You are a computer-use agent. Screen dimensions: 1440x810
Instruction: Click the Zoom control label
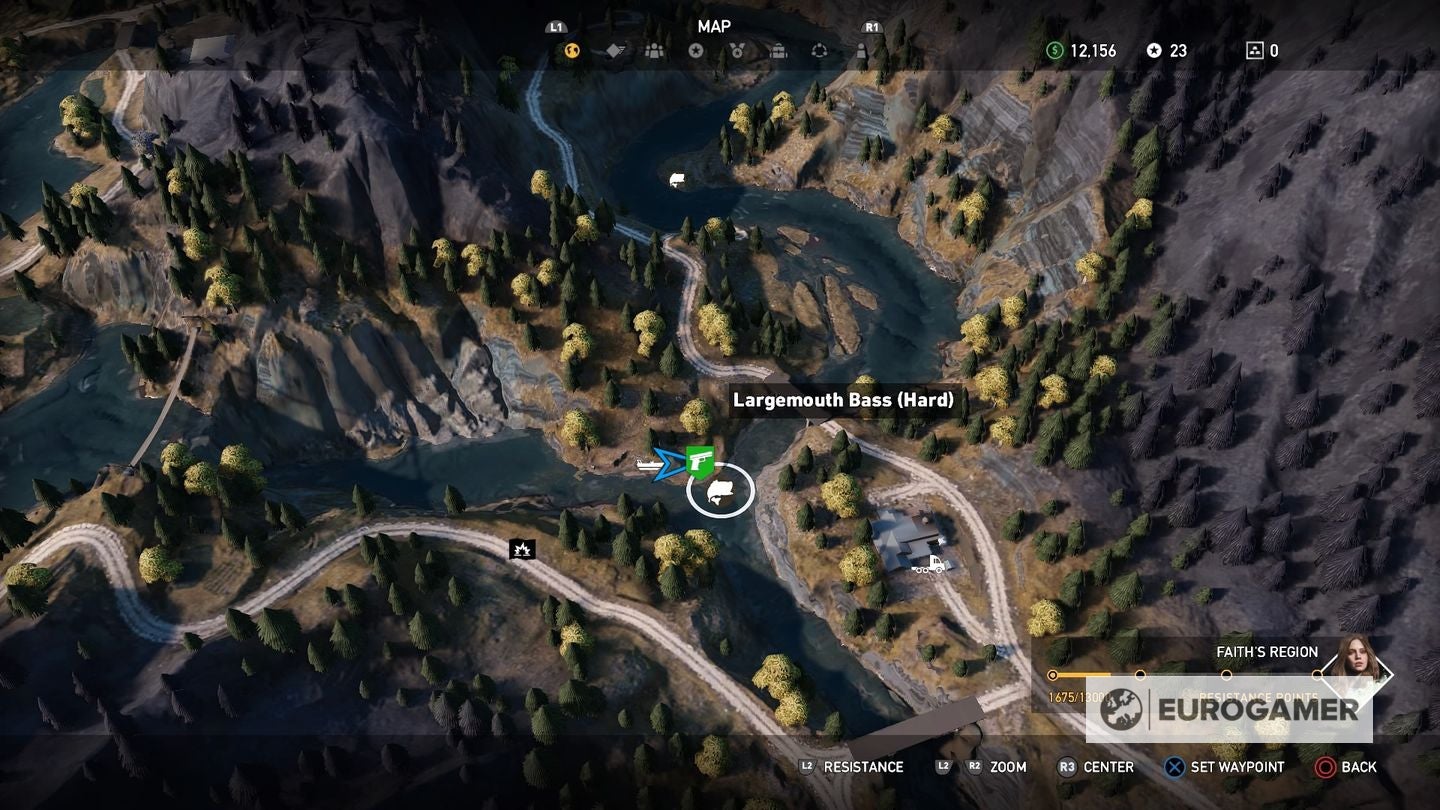[x=1007, y=767]
